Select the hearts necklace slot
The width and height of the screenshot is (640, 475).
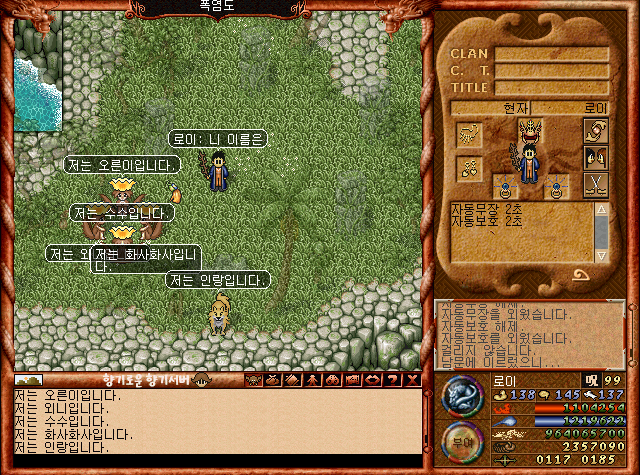468,167
